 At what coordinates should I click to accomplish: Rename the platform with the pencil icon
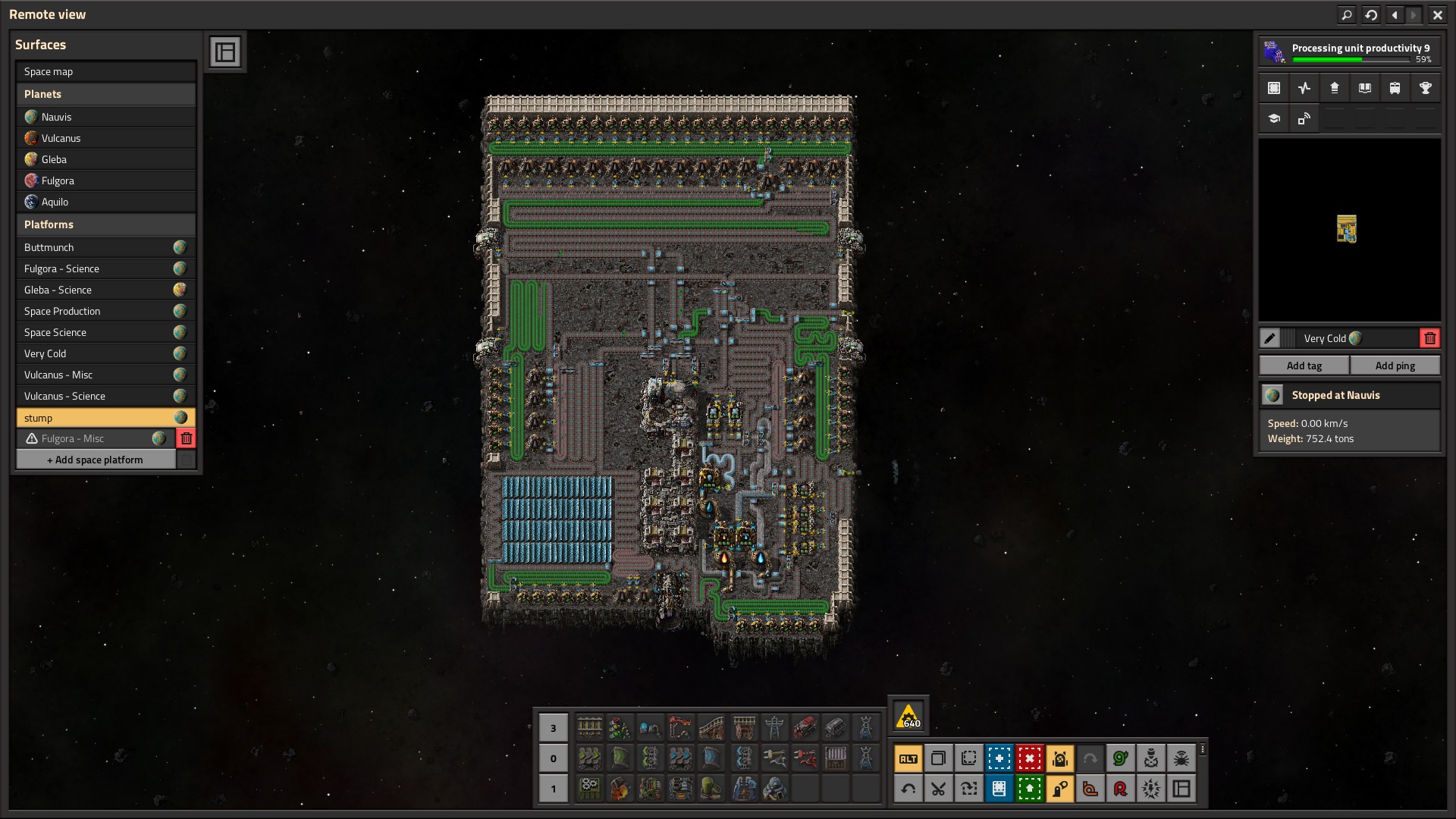pyautogui.click(x=1269, y=338)
